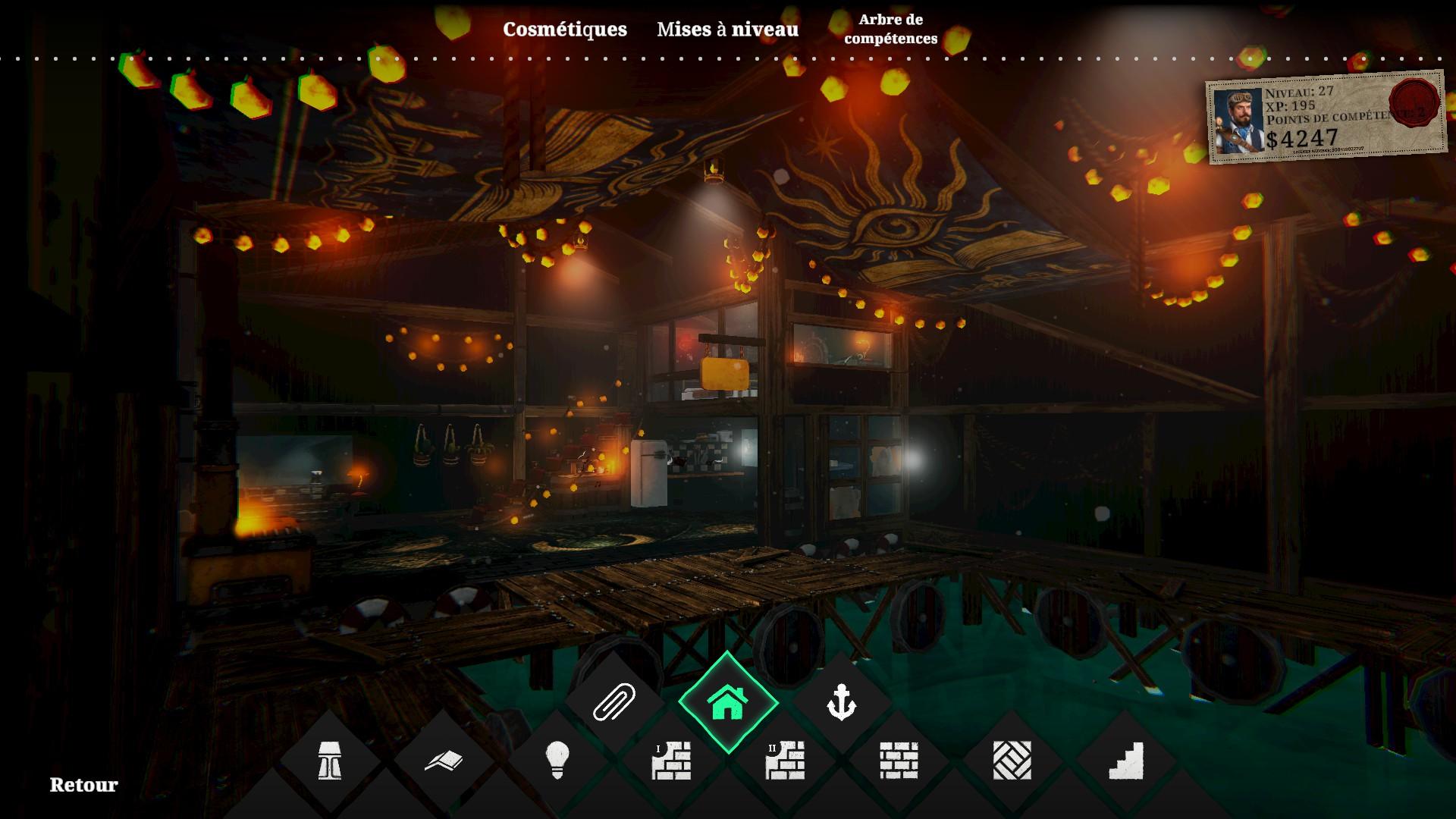Screen dimensions: 1456x819
Task: Switch to Mises à niveau tab
Action: (727, 29)
